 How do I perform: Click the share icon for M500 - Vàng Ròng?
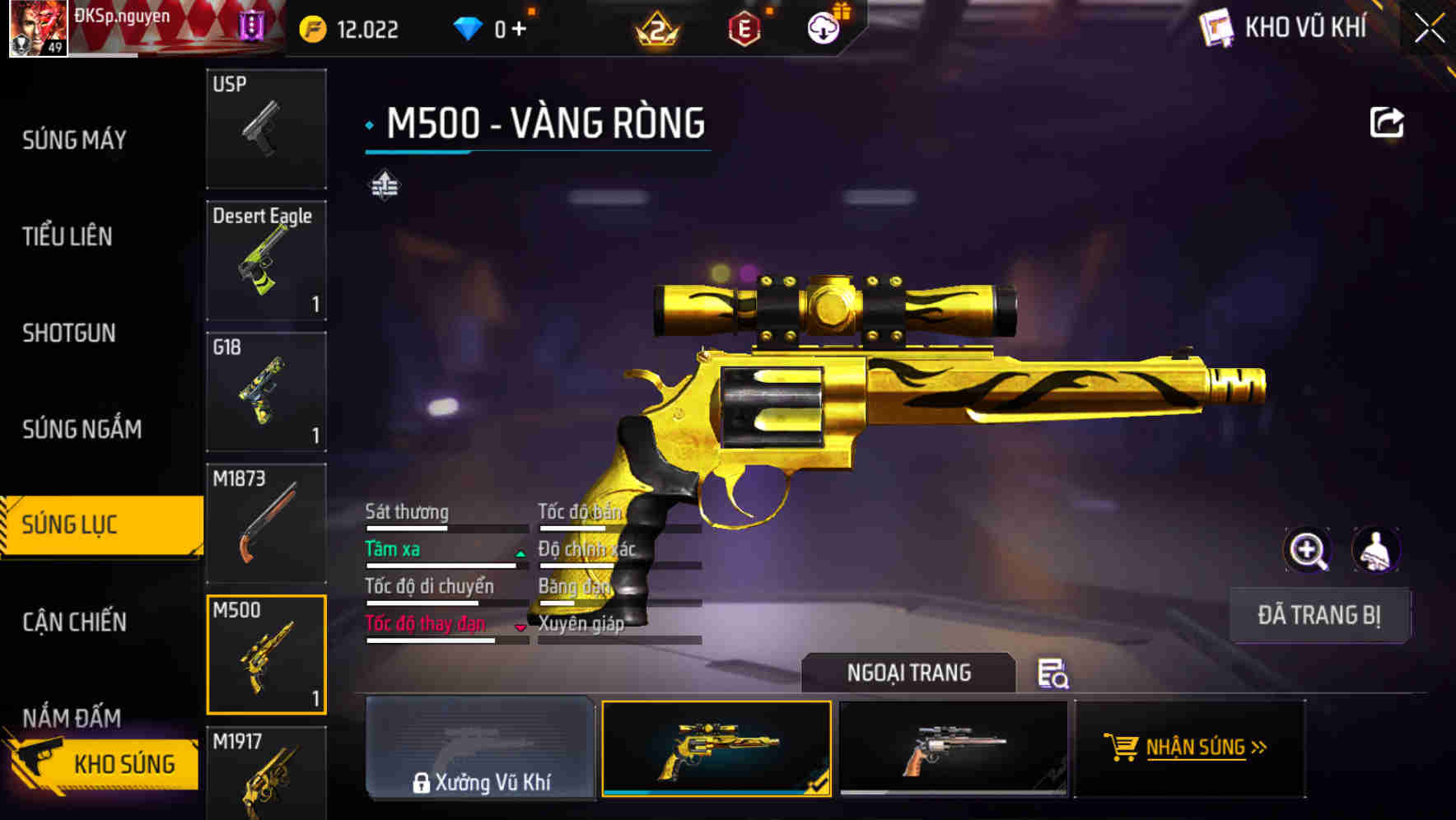[x=1387, y=120]
